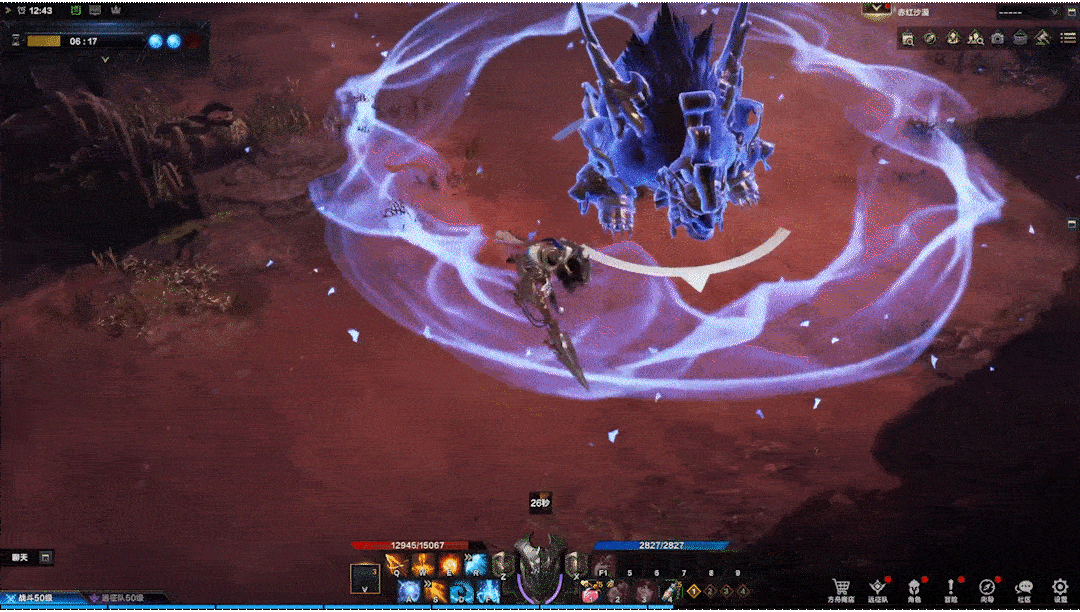This screenshot has height=612, width=1080.
Task: Open the community (社区) chat bubble menu
Action: pyautogui.click(x=1023, y=587)
